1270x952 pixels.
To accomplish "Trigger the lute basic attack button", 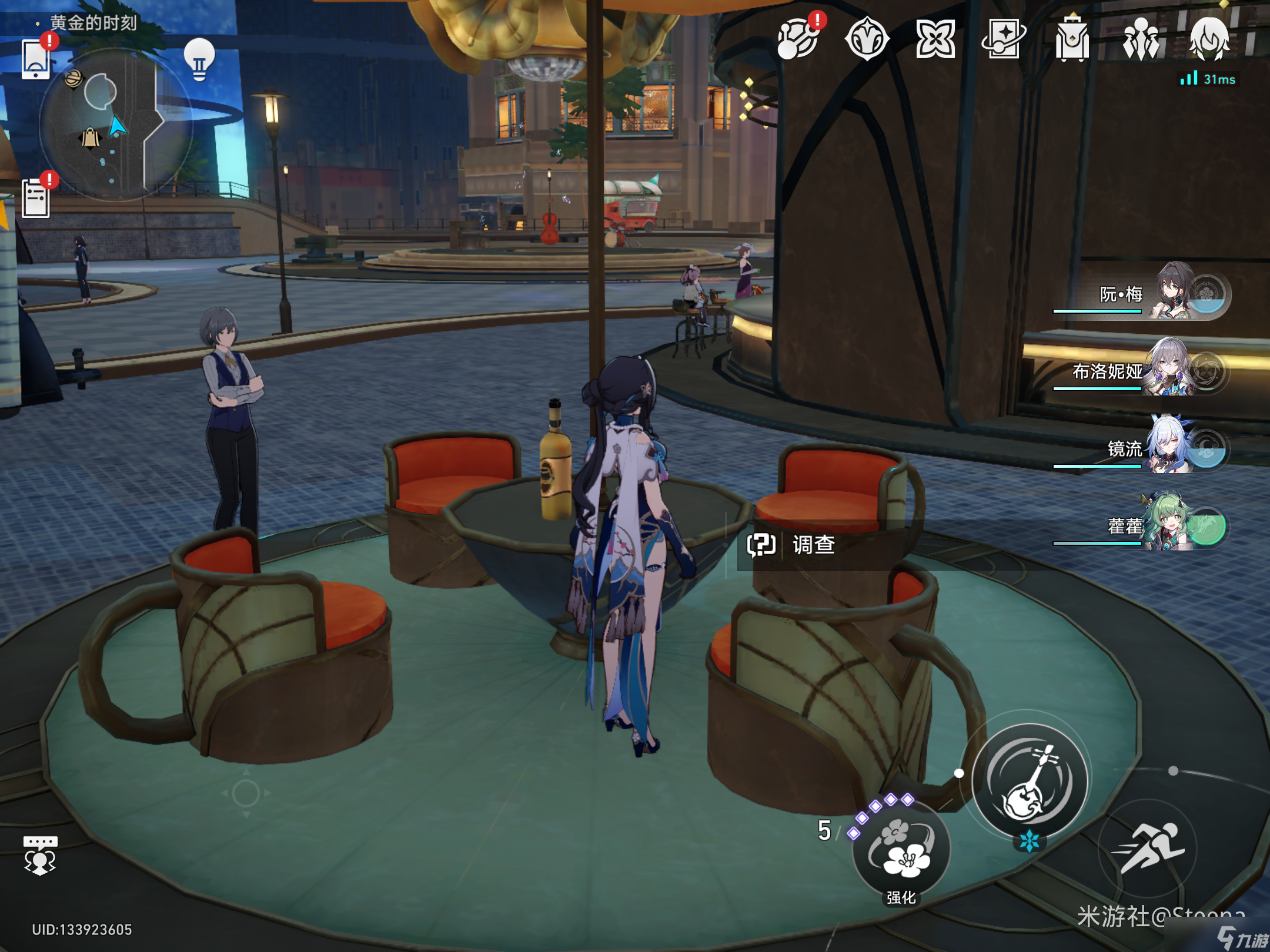I will [x=1029, y=782].
